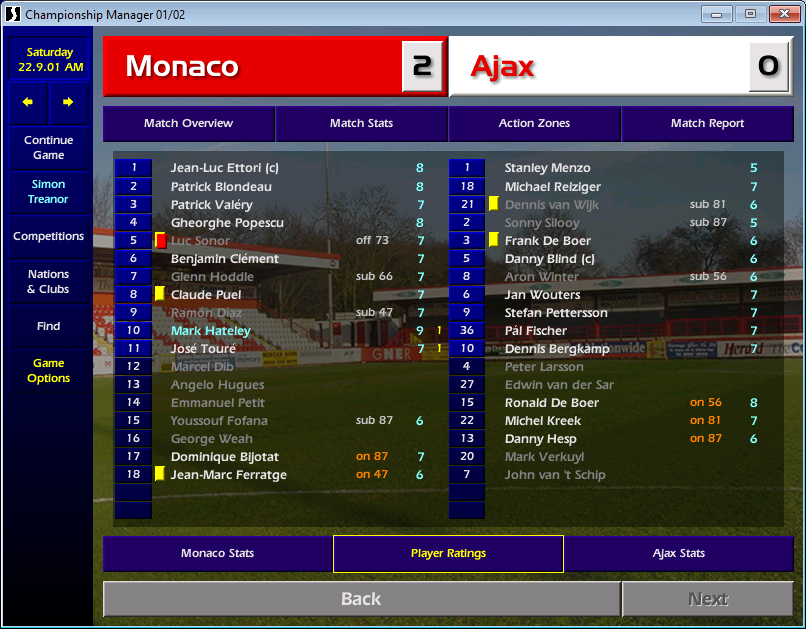
Task: Click the right yellow arrow button
Action: coord(68,102)
